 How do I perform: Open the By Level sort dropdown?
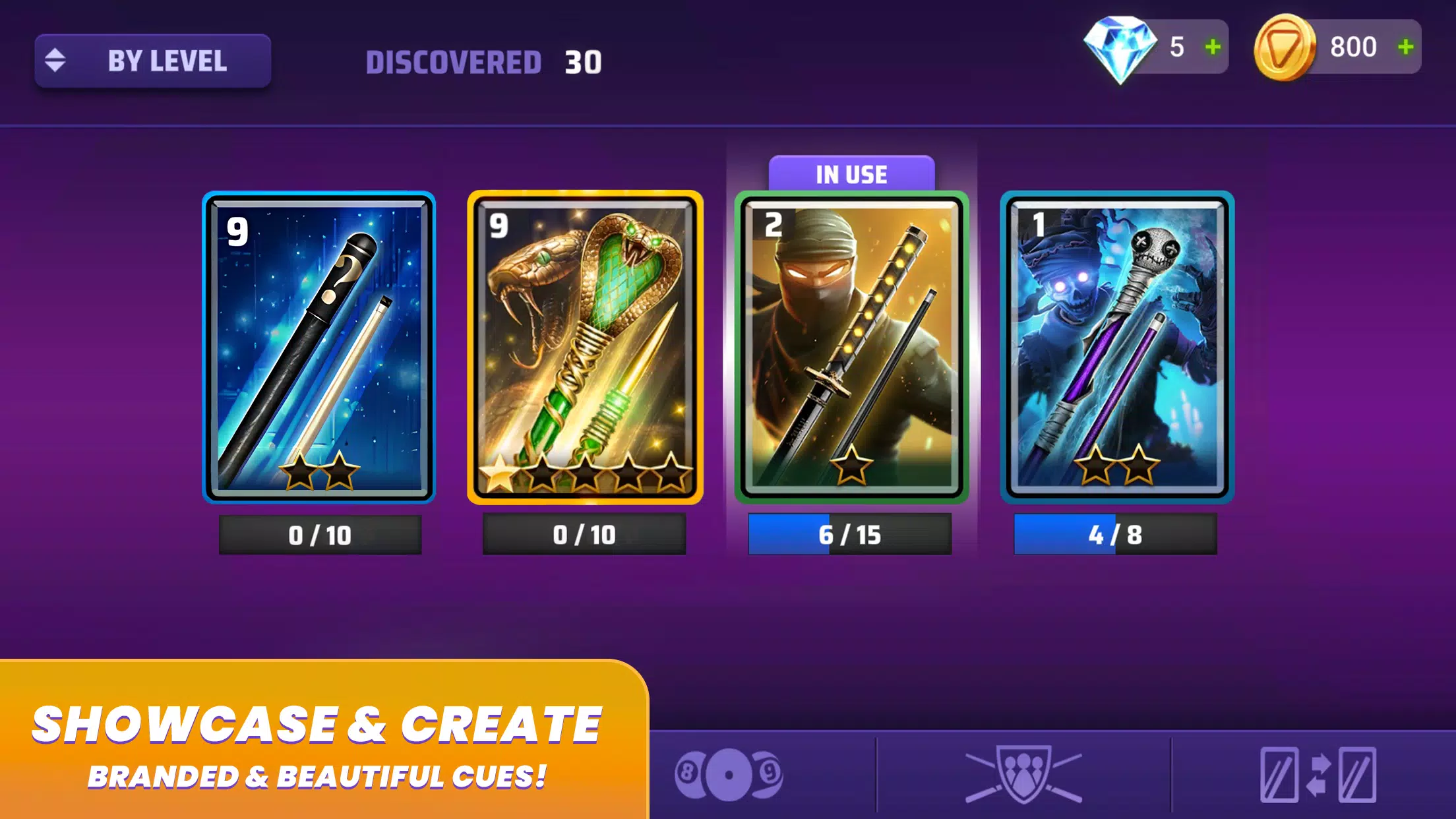(x=153, y=61)
